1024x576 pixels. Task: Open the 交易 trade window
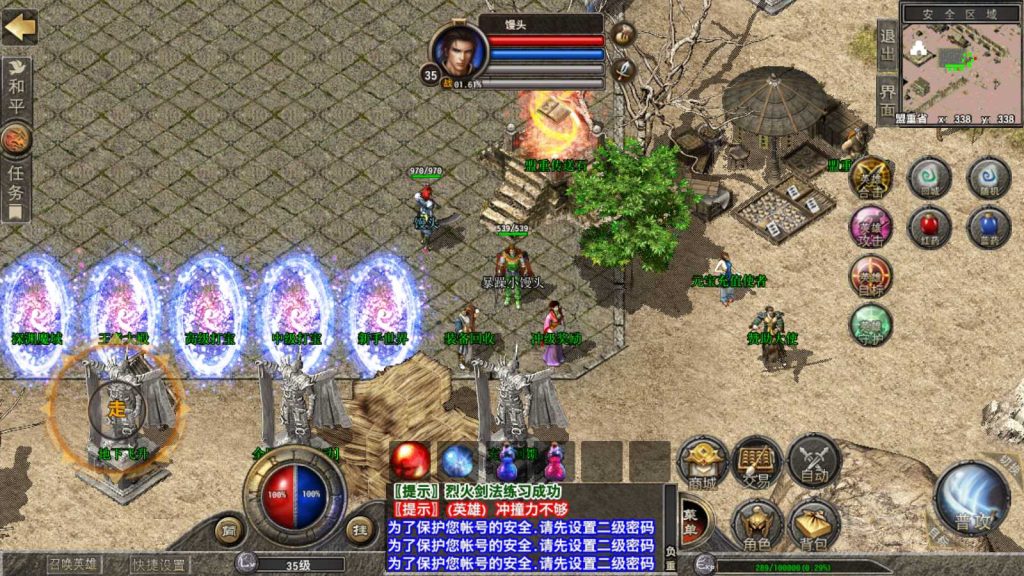(756, 462)
